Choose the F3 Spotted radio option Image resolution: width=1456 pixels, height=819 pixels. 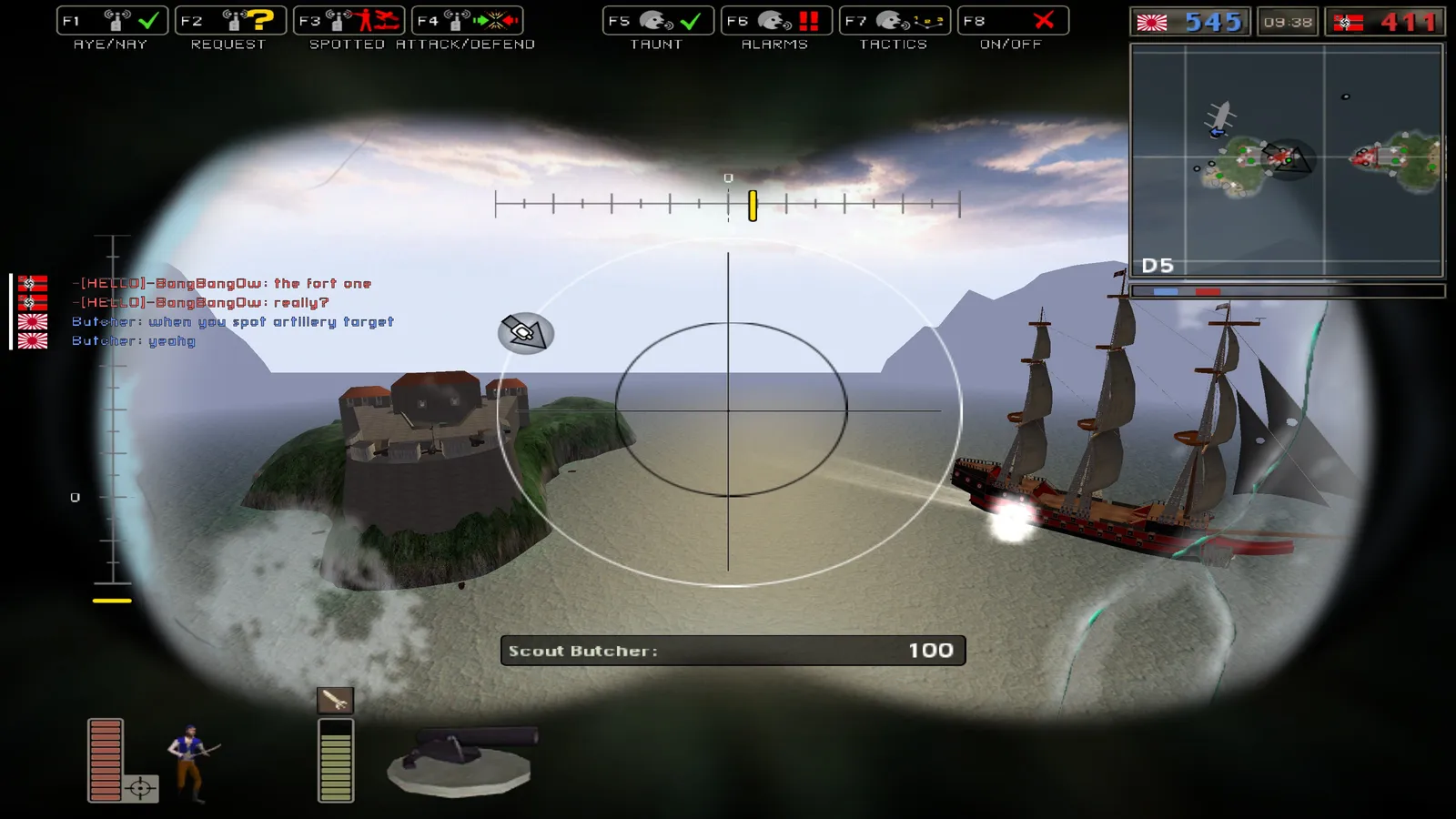click(x=349, y=21)
